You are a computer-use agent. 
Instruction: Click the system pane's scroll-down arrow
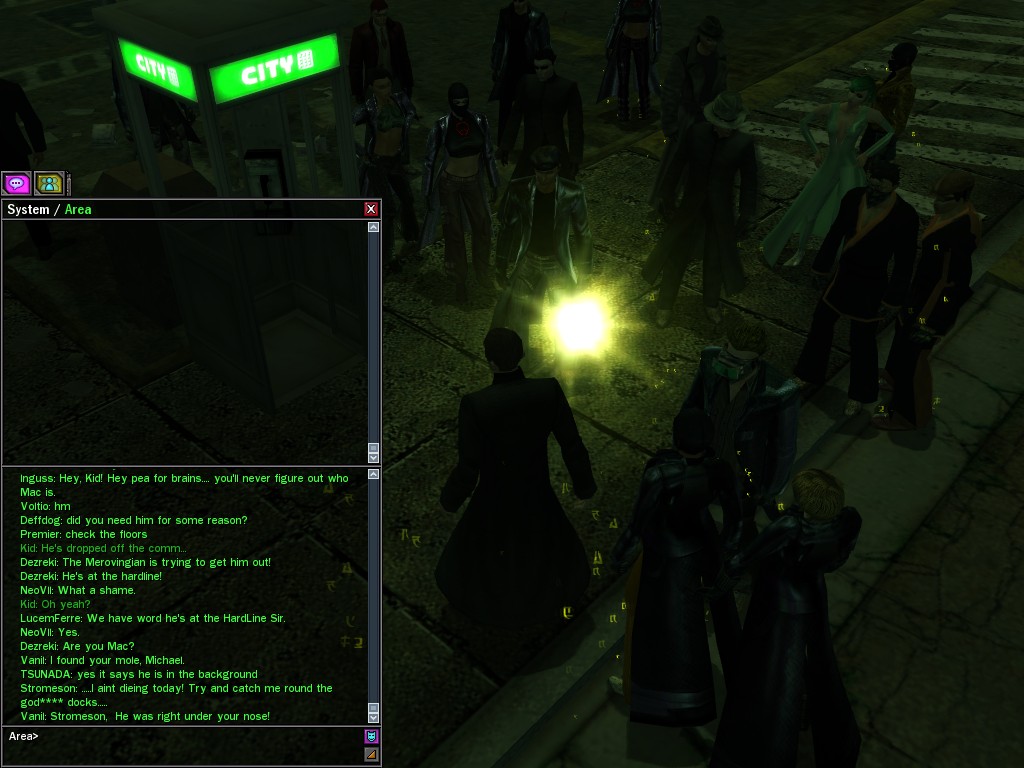pos(374,457)
